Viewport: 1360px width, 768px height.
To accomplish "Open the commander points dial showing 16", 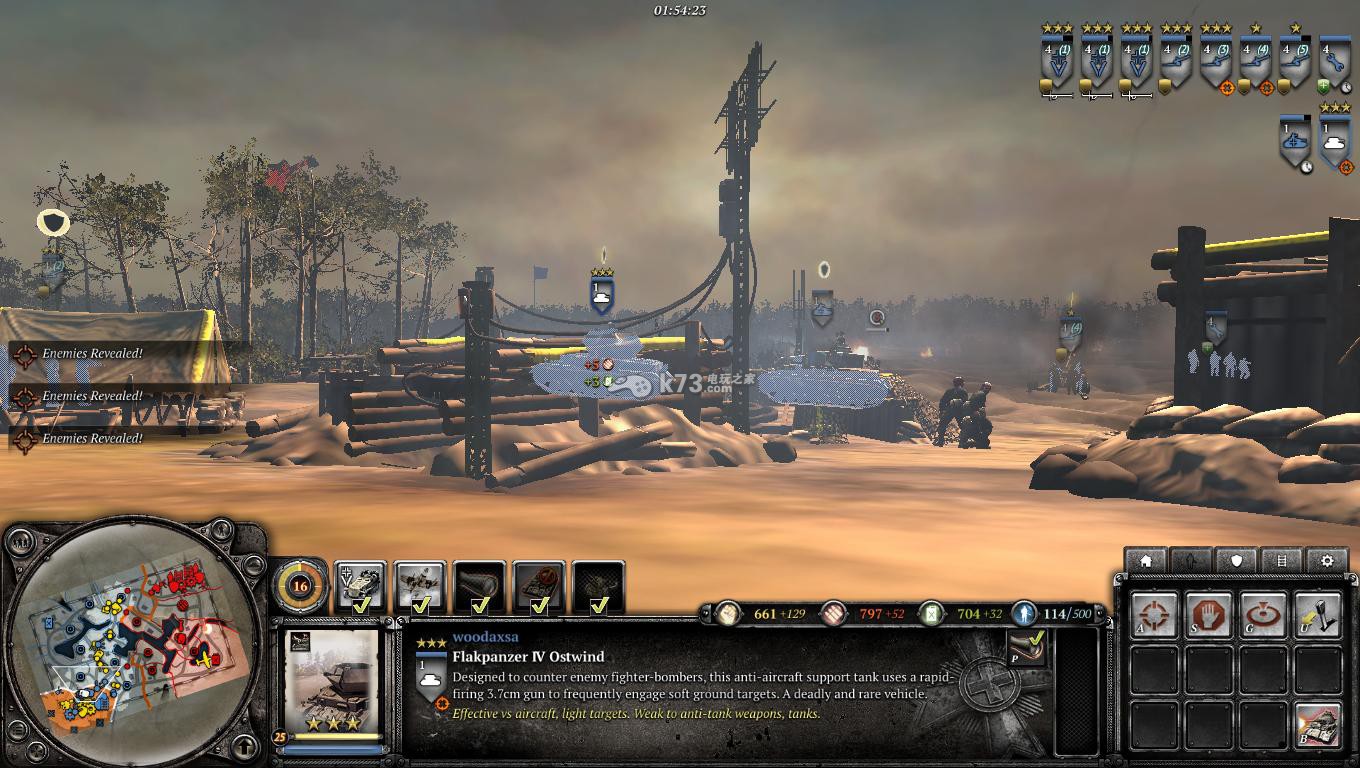I will [x=299, y=586].
